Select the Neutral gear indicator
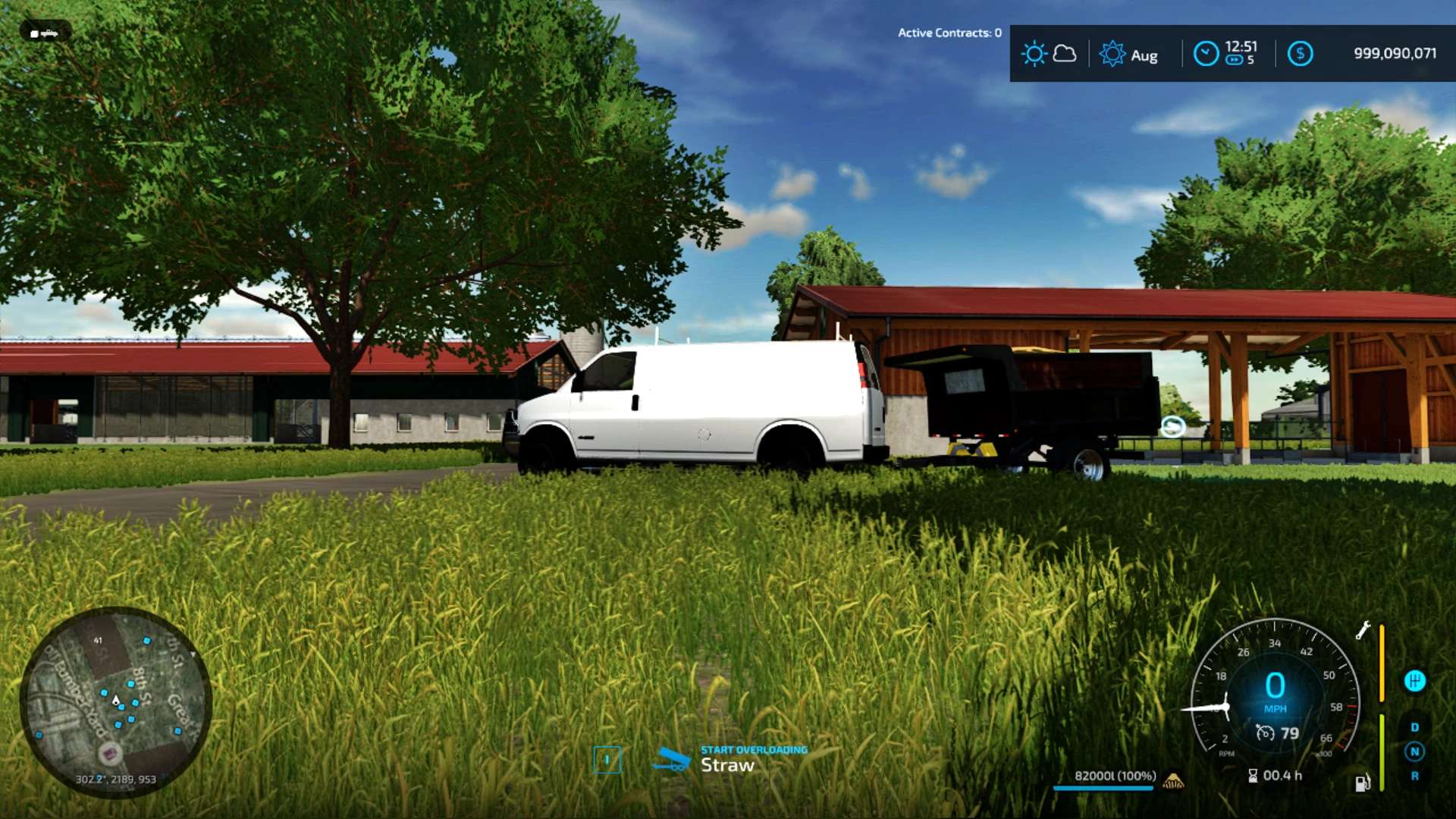Image resolution: width=1456 pixels, height=819 pixels. coord(1414,752)
